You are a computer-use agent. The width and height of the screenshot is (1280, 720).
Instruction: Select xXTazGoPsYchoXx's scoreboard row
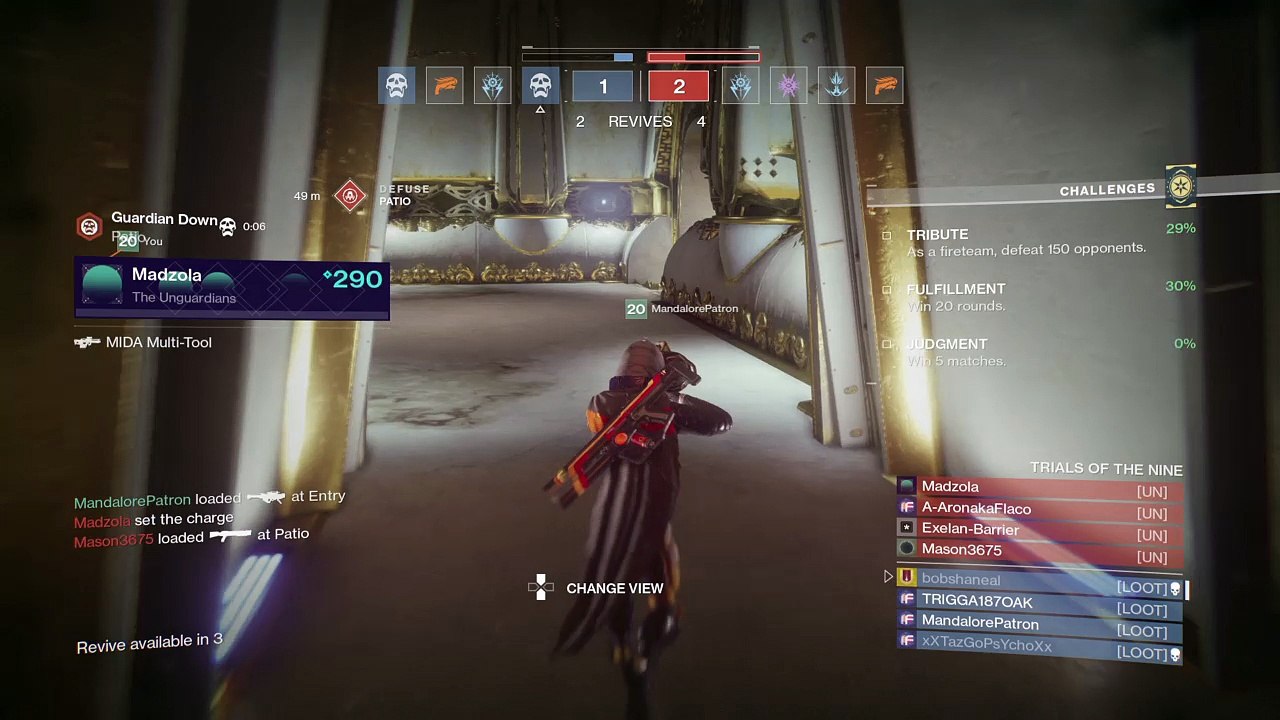pyautogui.click(x=1040, y=646)
